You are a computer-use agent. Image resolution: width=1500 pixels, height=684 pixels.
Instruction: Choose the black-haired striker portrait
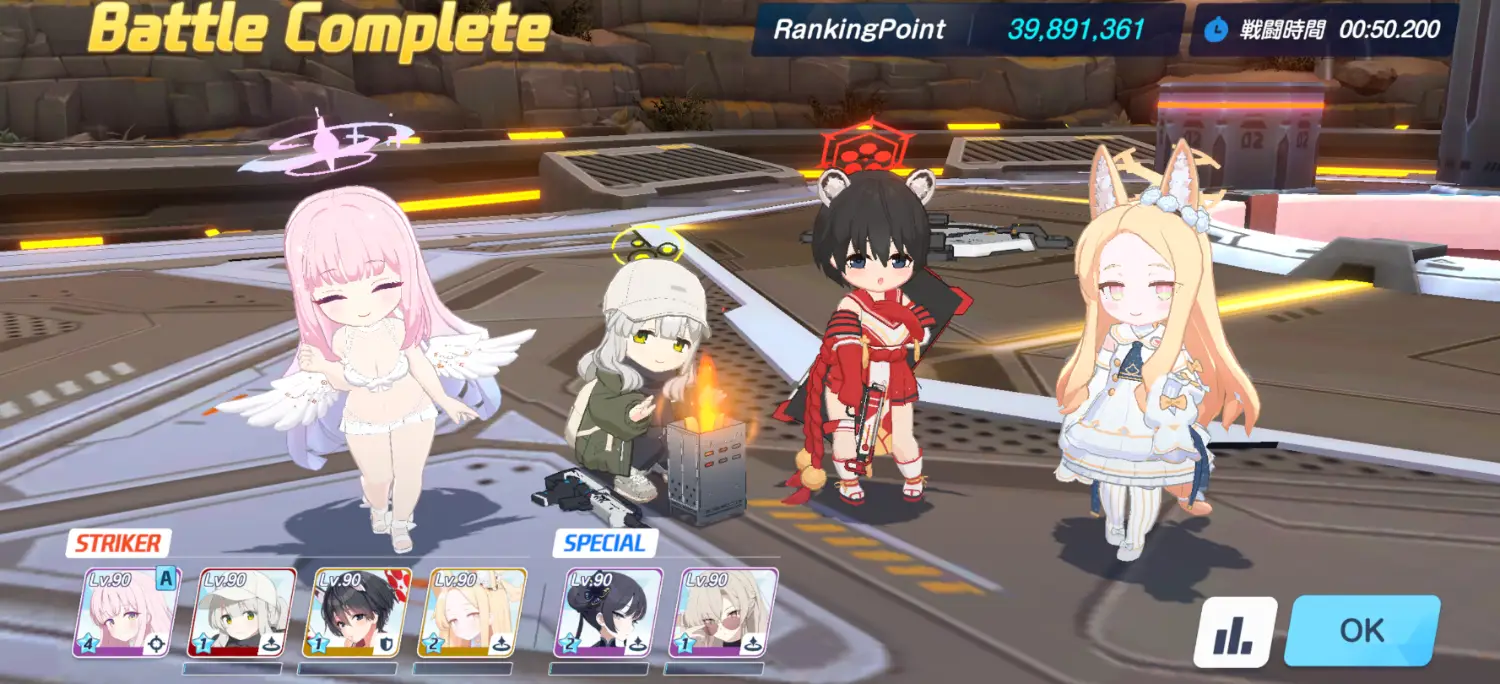pyautogui.click(x=358, y=612)
